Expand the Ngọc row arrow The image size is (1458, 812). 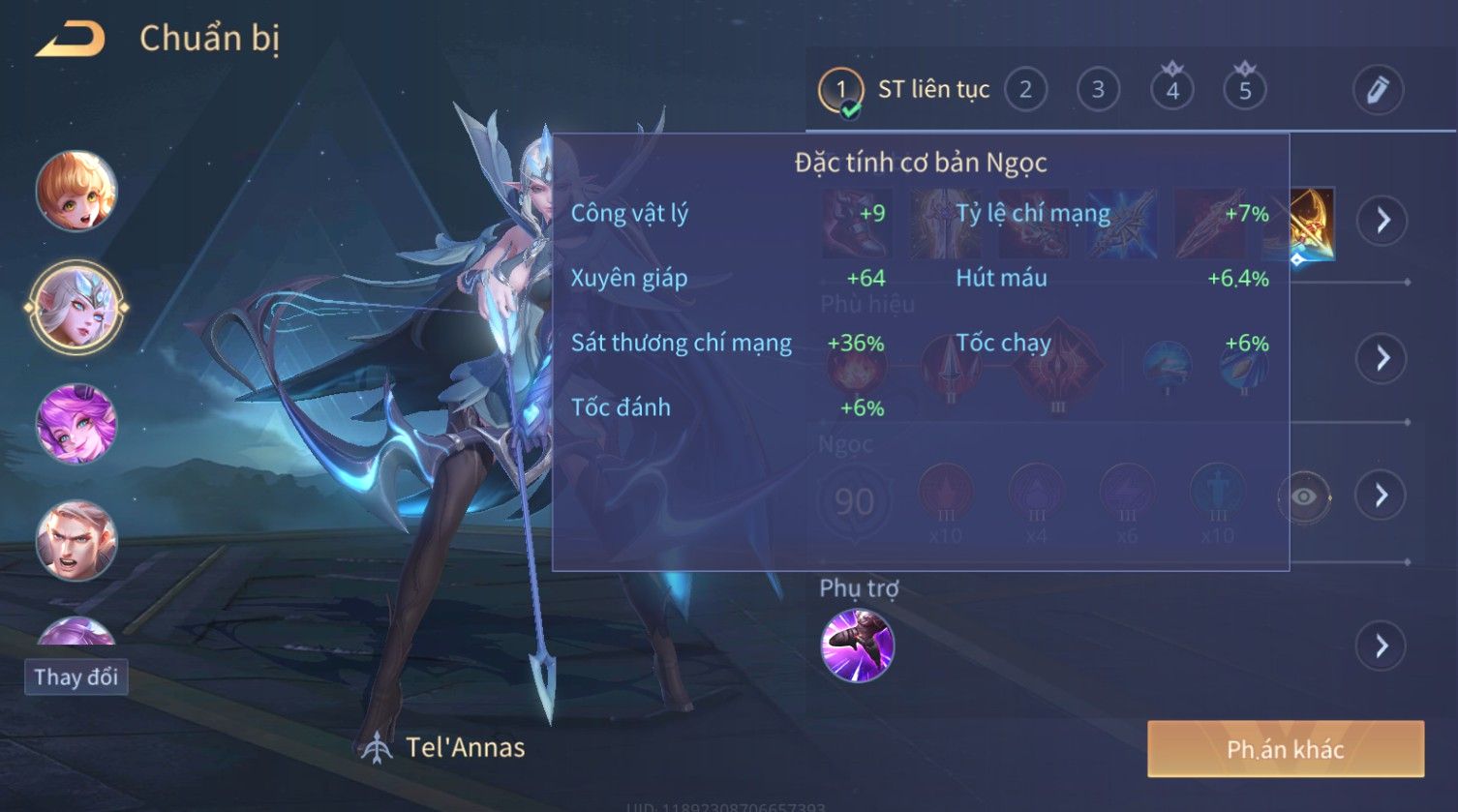(x=1382, y=496)
